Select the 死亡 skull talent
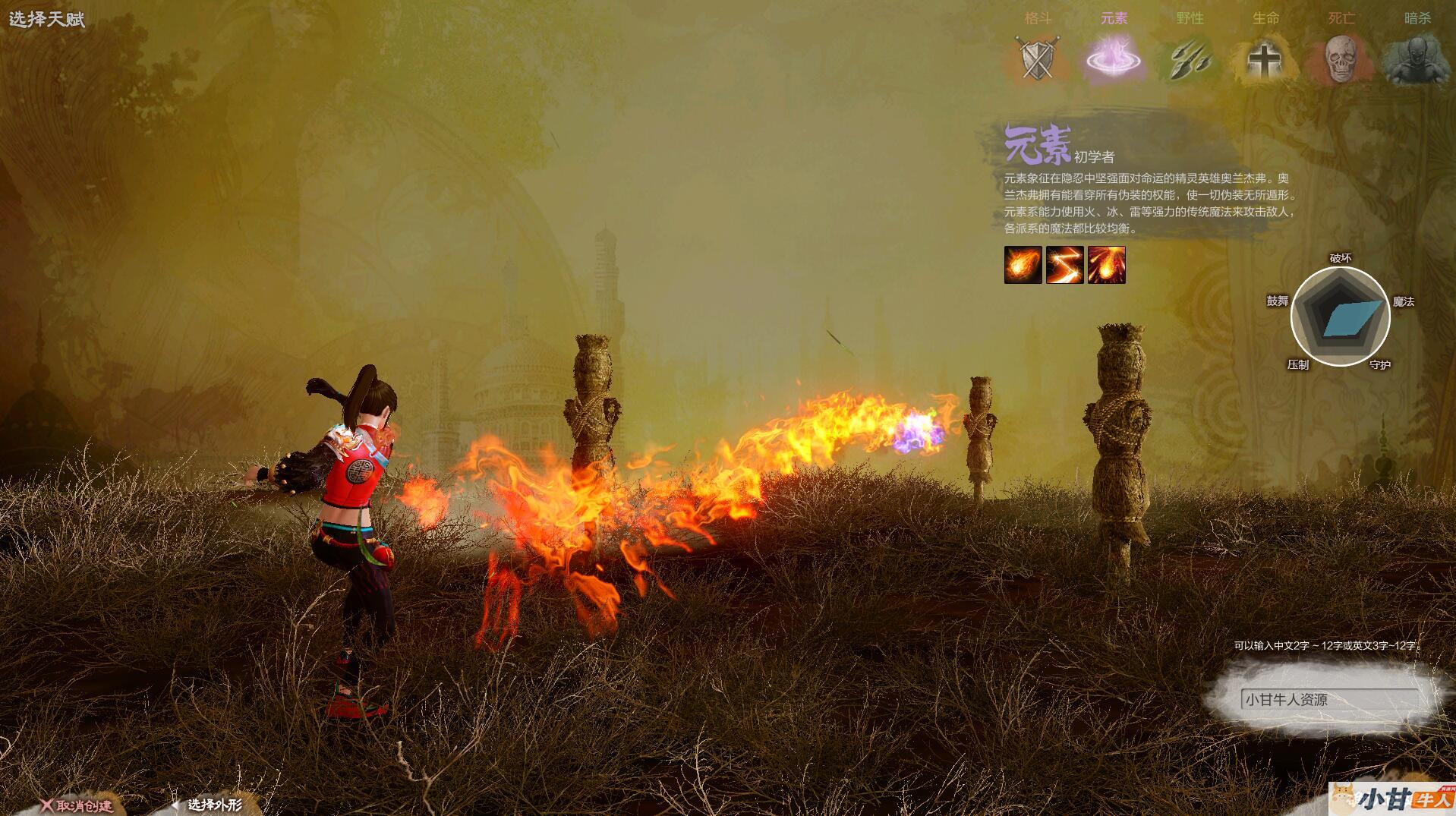 1341,58
